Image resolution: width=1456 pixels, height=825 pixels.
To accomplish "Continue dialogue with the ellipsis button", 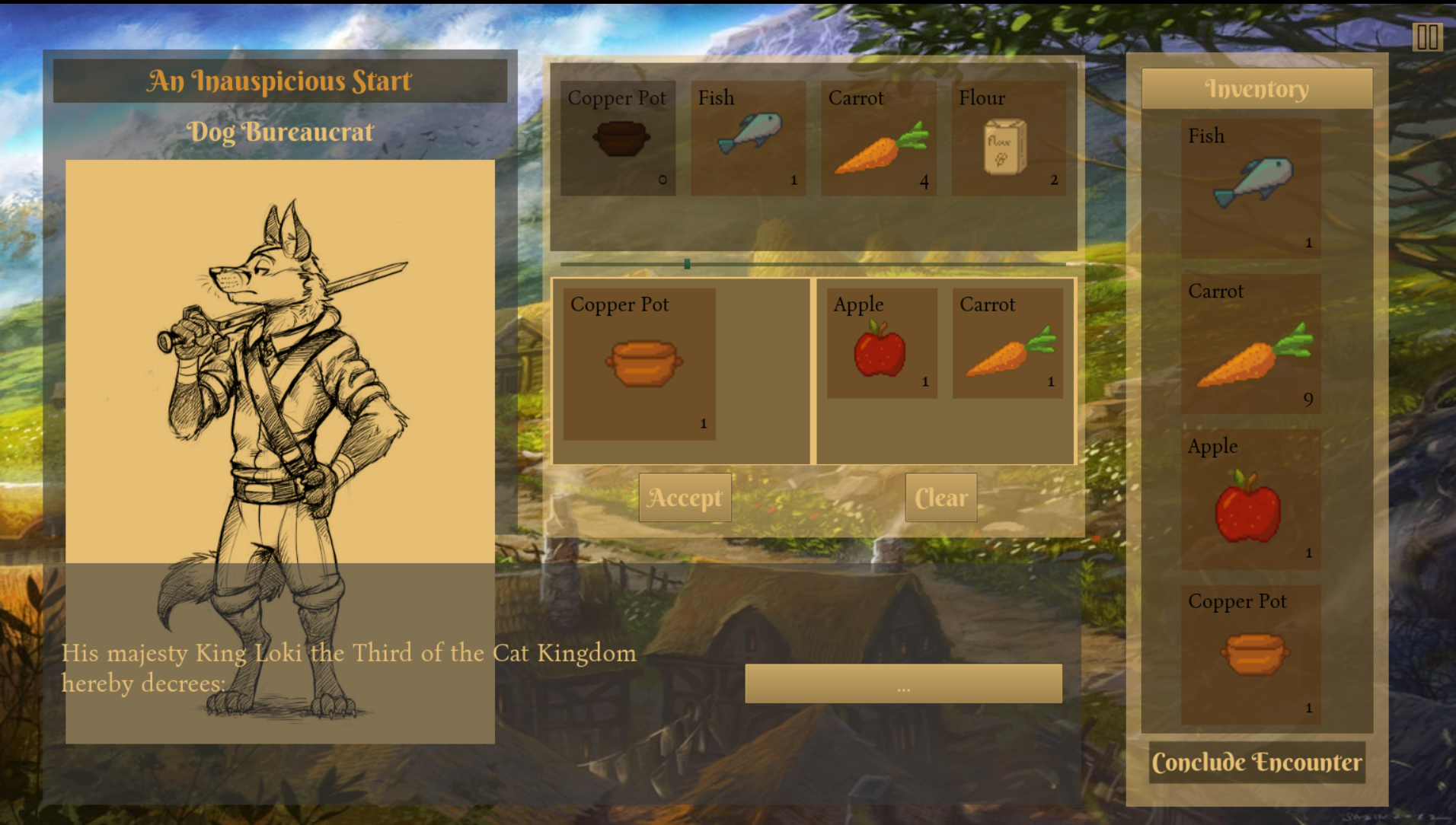I will point(903,683).
